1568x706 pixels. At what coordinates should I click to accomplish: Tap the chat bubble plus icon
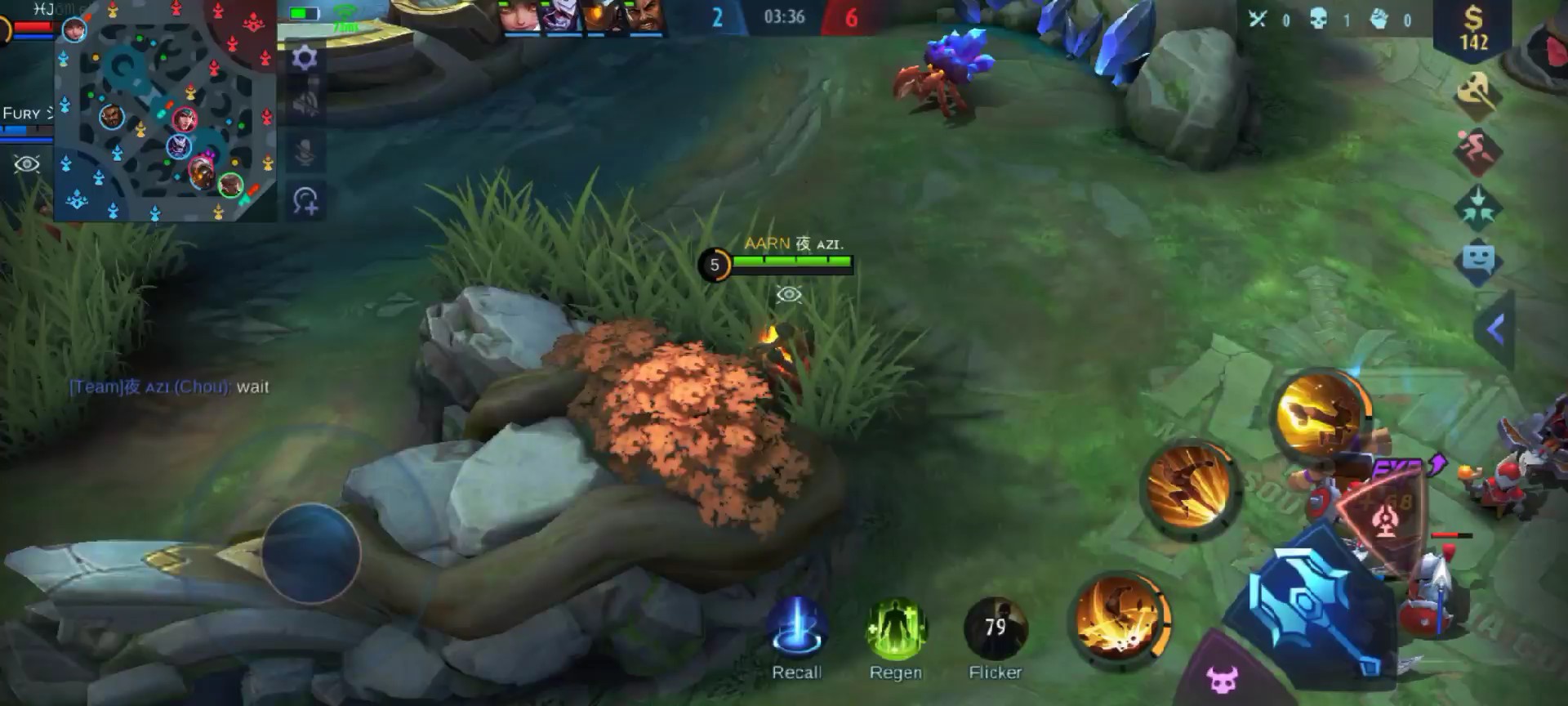point(305,201)
